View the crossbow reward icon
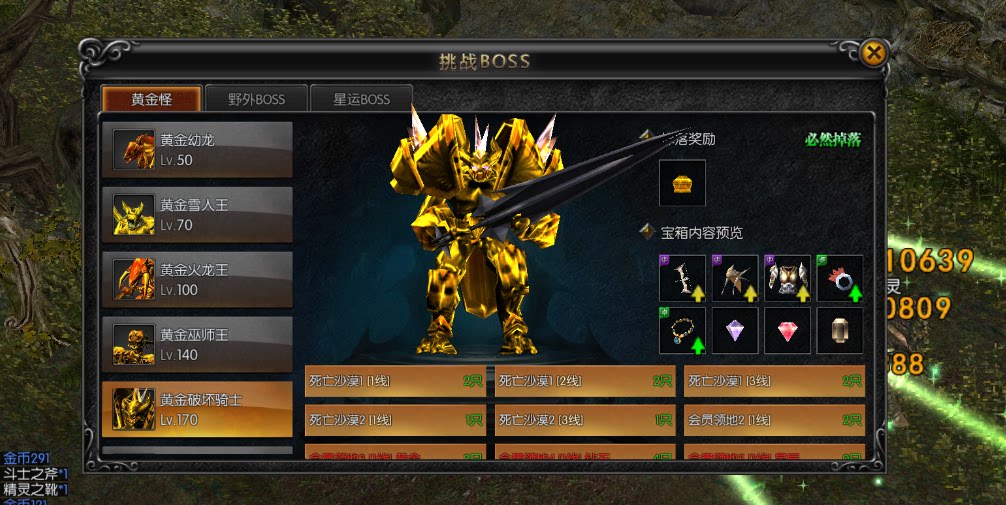 pos(735,278)
